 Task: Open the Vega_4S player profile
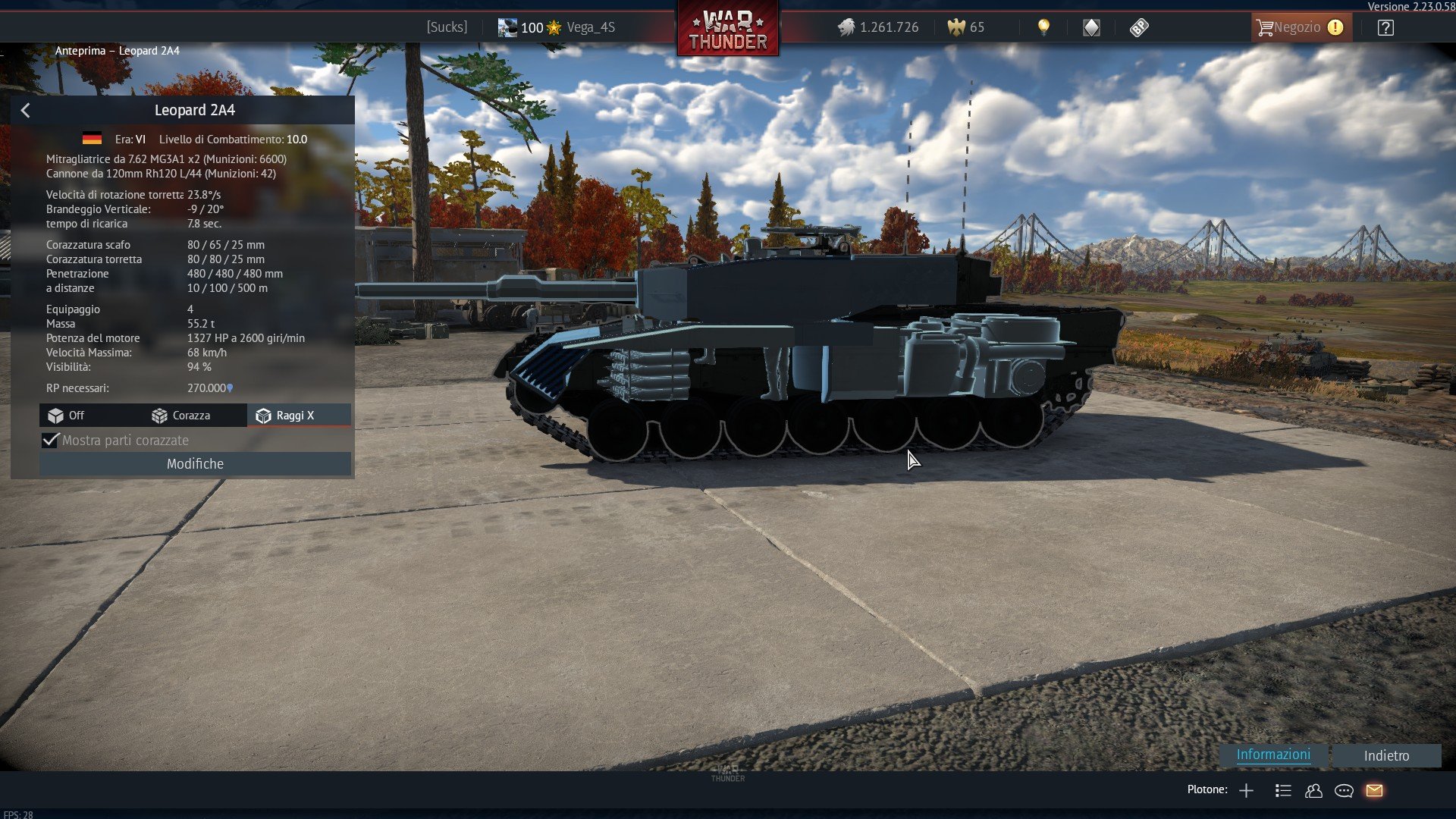590,27
